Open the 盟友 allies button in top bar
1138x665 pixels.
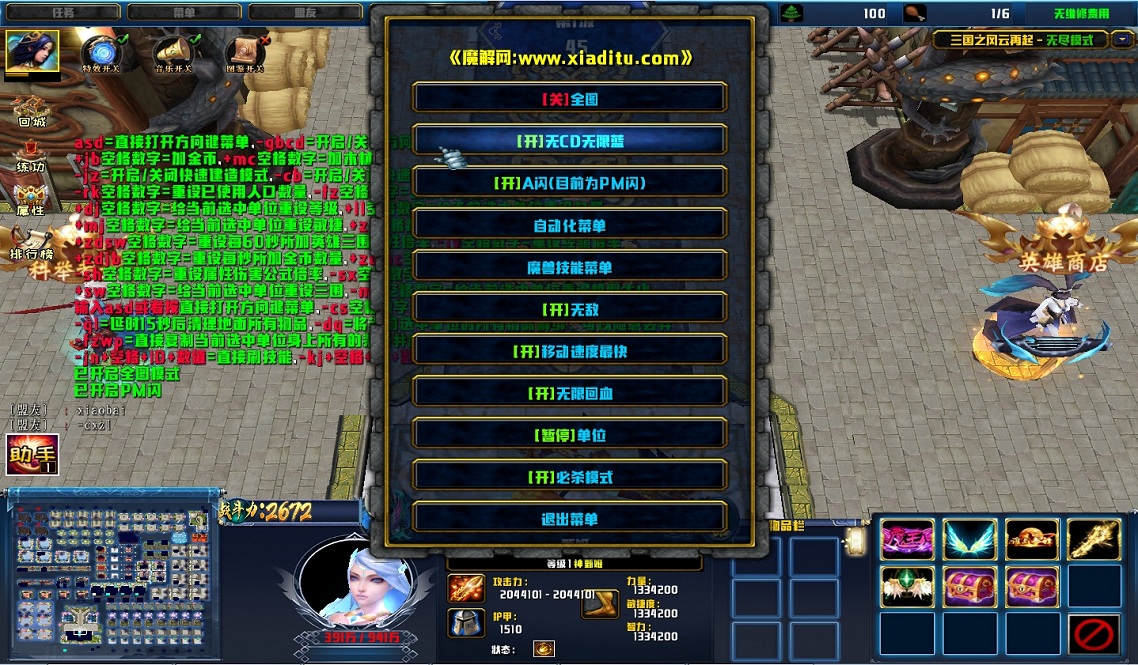click(305, 13)
